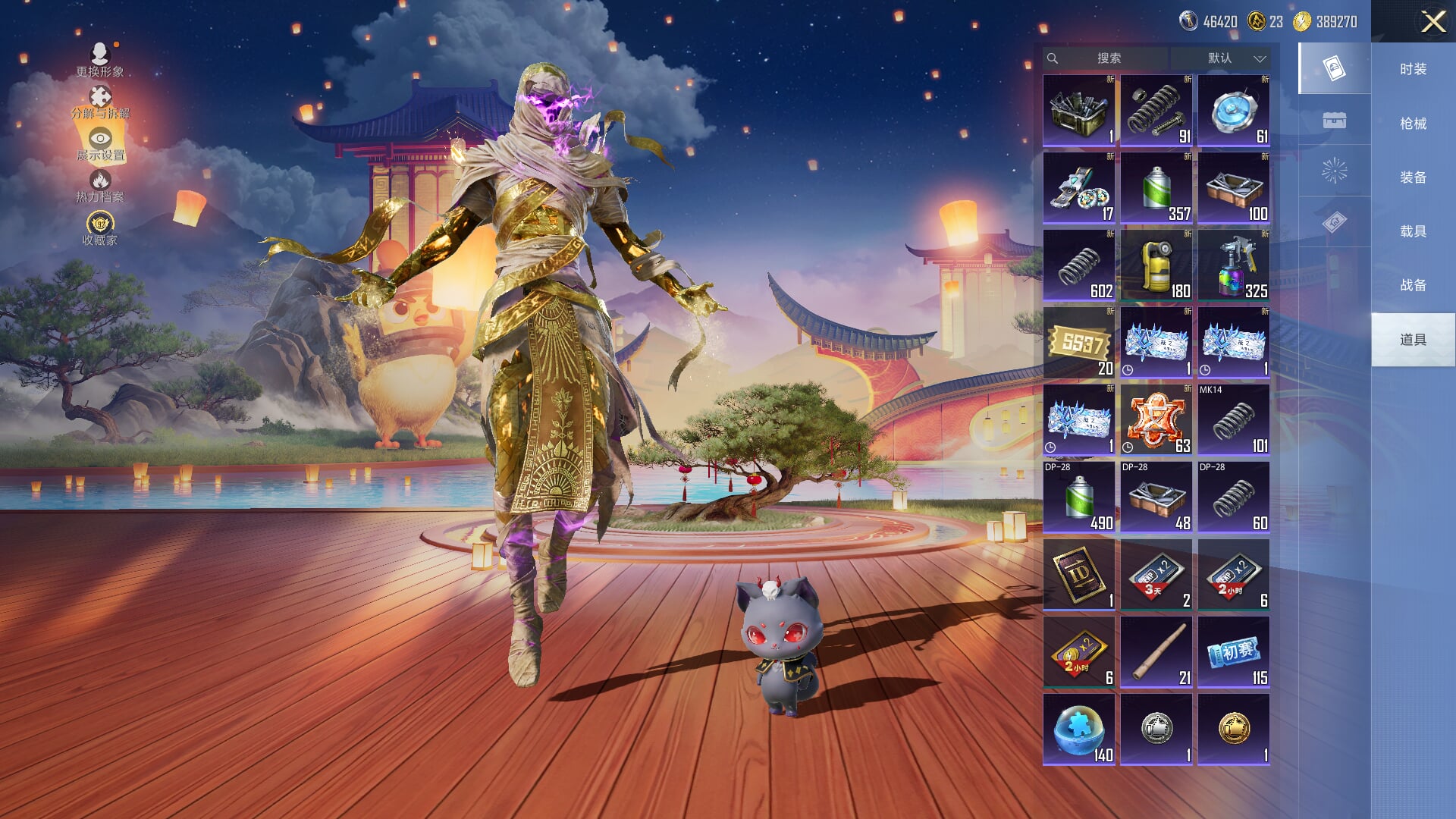Open 热力档案 heat profile
The image size is (1456, 819).
point(100,186)
